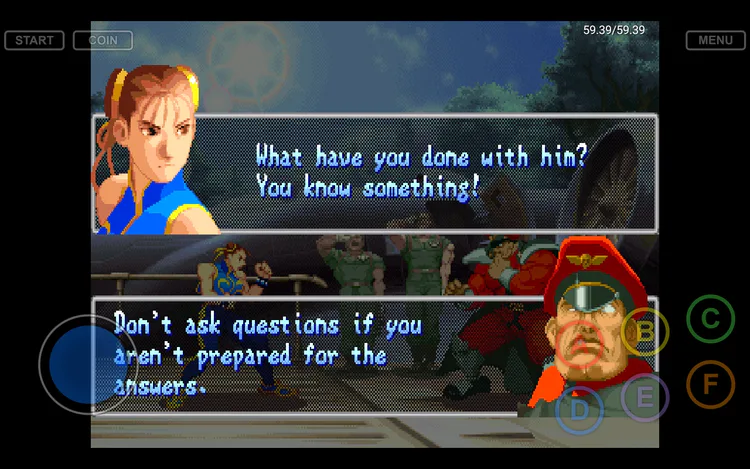This screenshot has width=750, height=469.
Task: Open the emulator MENU
Action: [715, 41]
